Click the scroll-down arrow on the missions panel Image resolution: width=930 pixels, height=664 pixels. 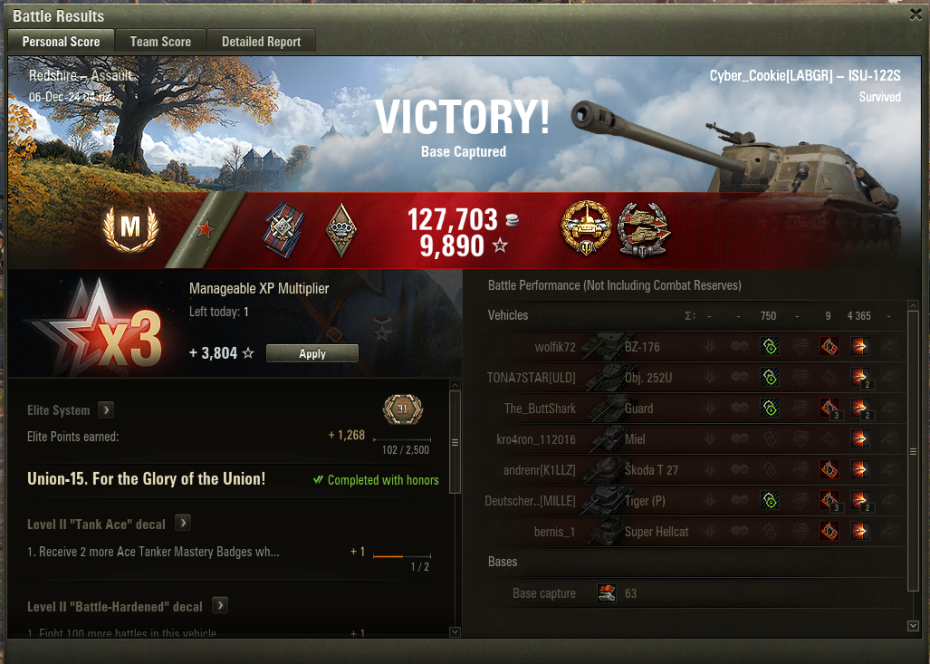[455, 631]
